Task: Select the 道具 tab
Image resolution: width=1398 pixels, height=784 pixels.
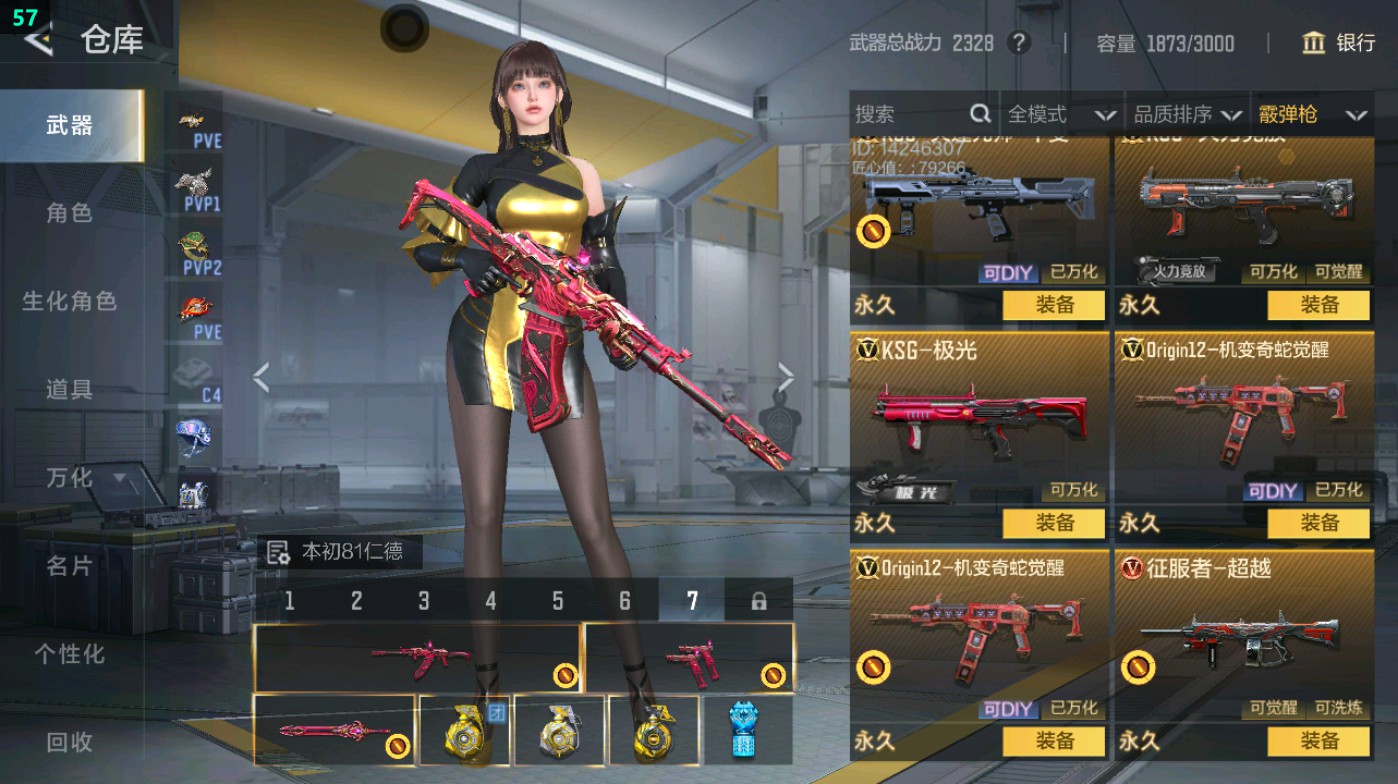Action: tap(69, 389)
